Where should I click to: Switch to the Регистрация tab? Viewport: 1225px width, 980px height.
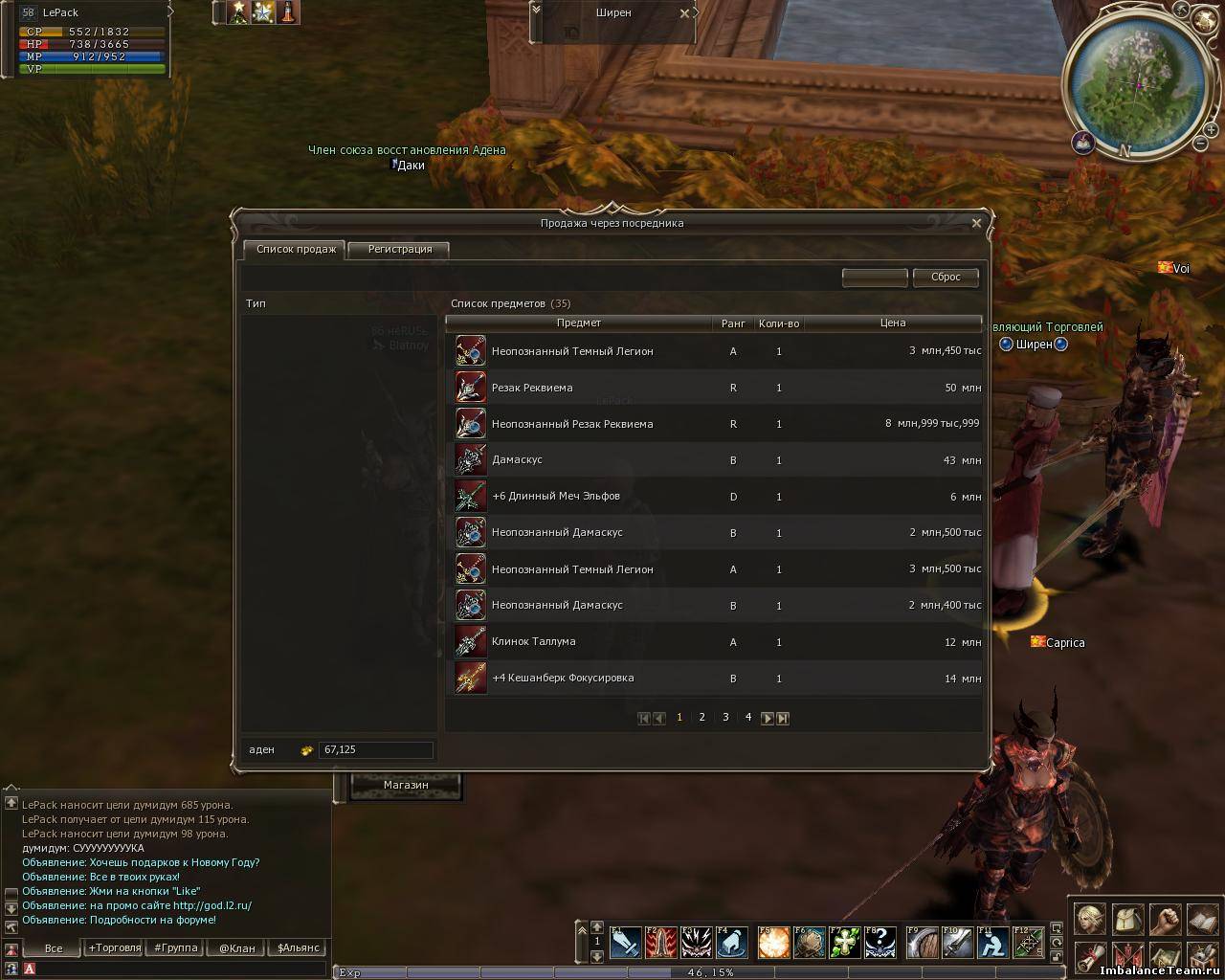pyautogui.click(x=399, y=249)
